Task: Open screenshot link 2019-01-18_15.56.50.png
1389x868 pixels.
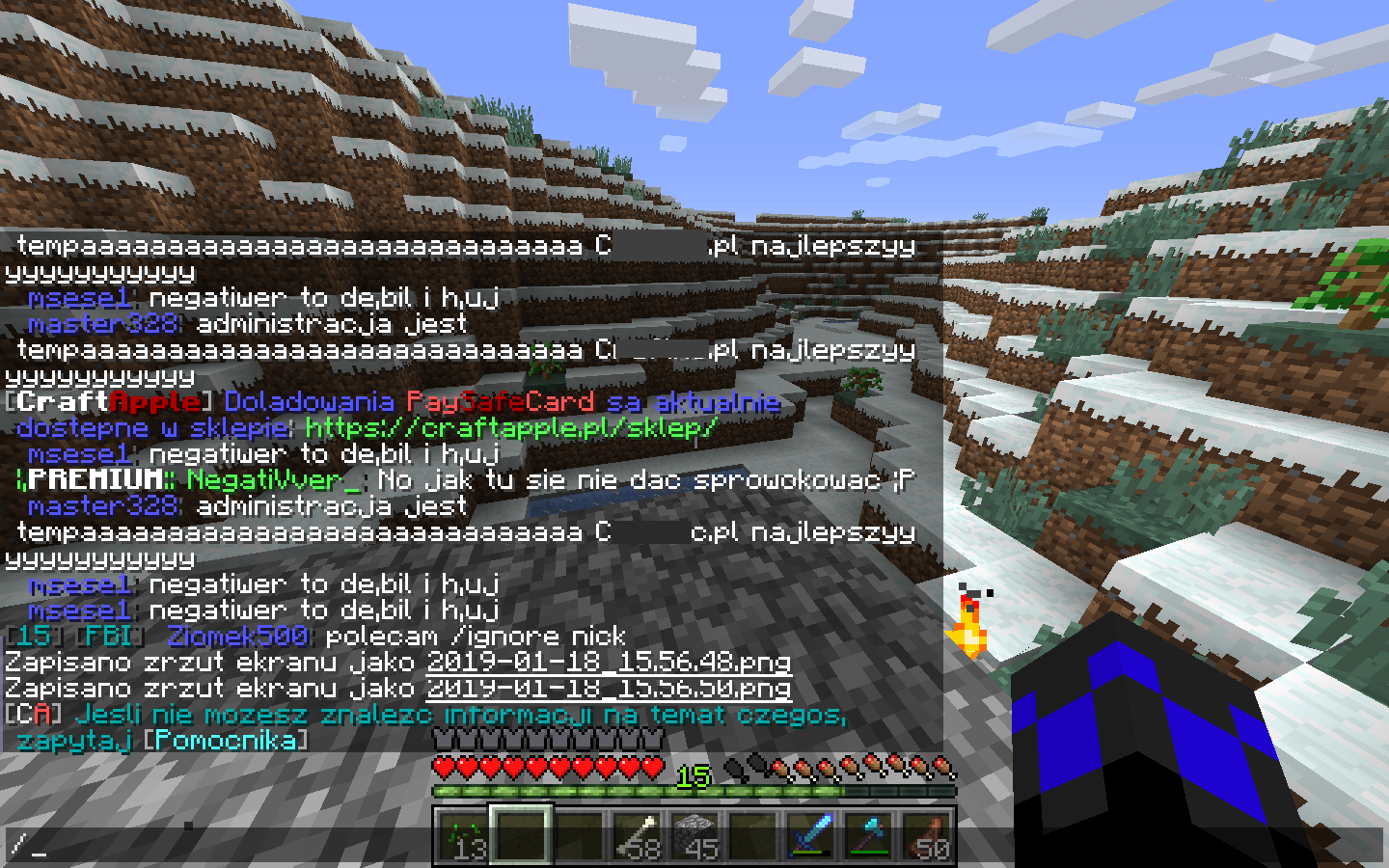Action: (608, 688)
